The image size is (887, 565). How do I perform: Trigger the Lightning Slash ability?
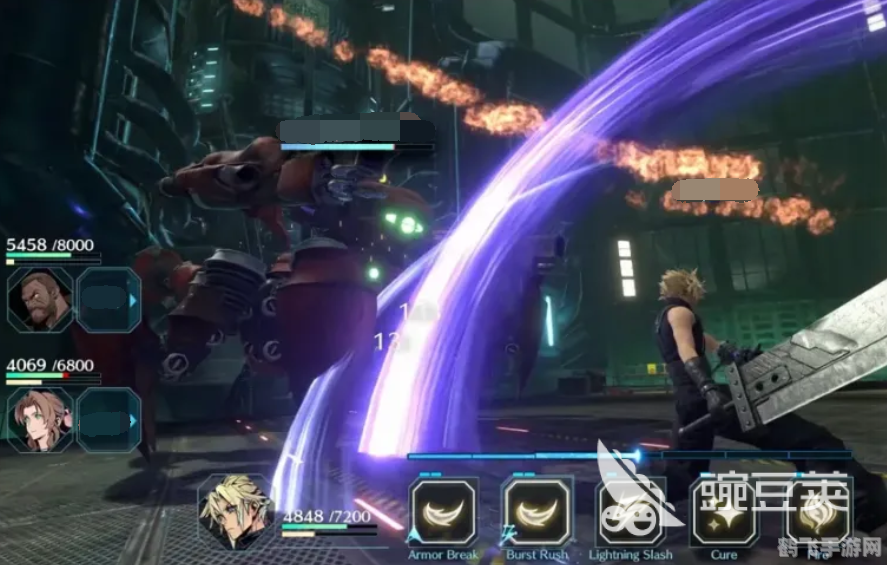(x=630, y=511)
